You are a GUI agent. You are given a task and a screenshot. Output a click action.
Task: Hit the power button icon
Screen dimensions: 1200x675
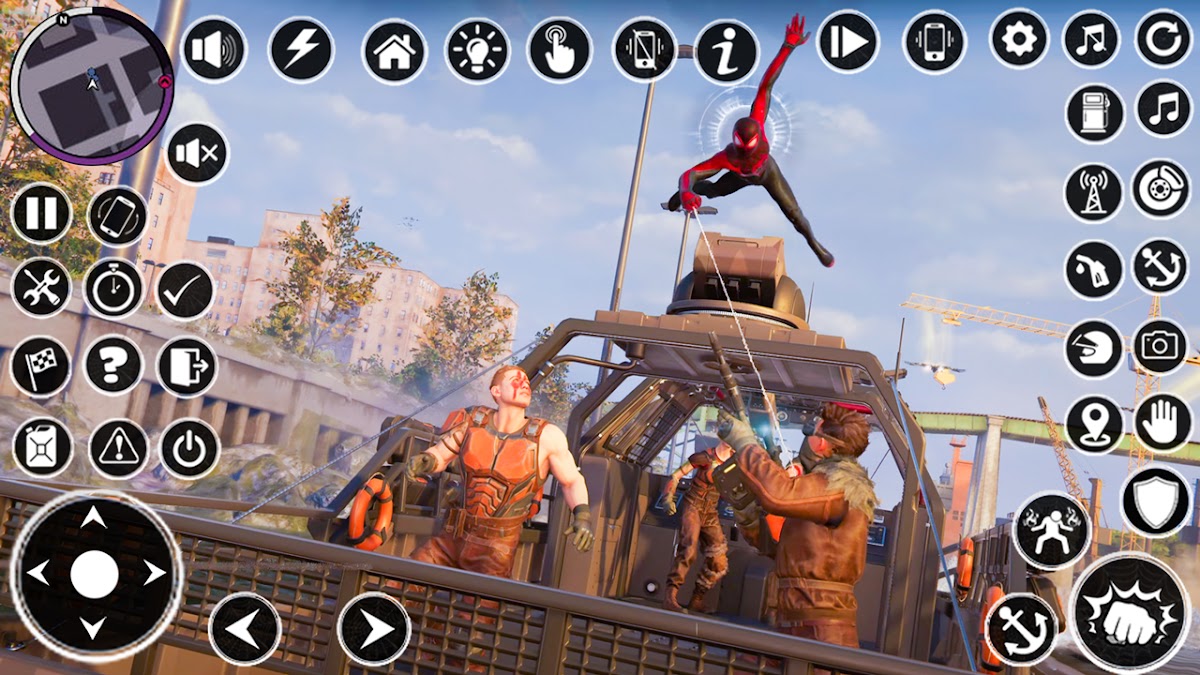pyautogui.click(x=189, y=448)
